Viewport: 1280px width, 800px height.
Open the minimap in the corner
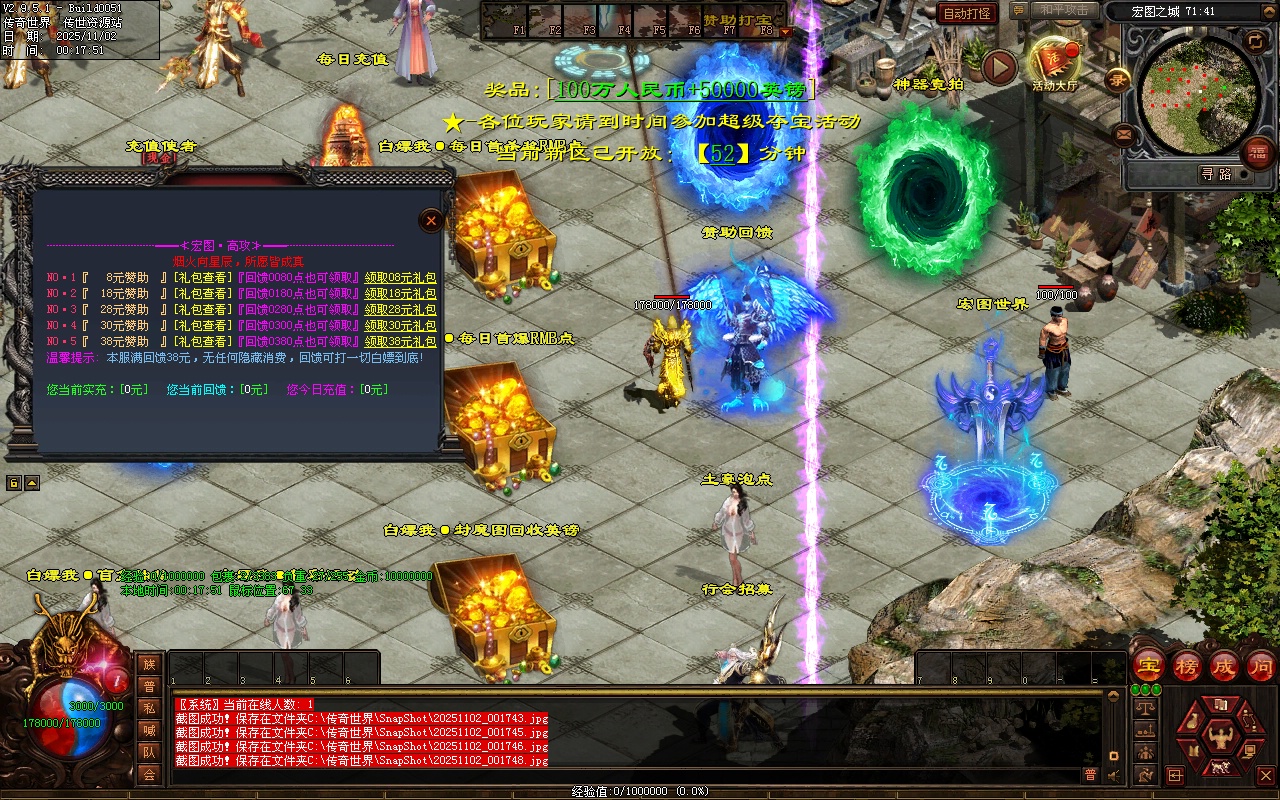tap(1198, 90)
